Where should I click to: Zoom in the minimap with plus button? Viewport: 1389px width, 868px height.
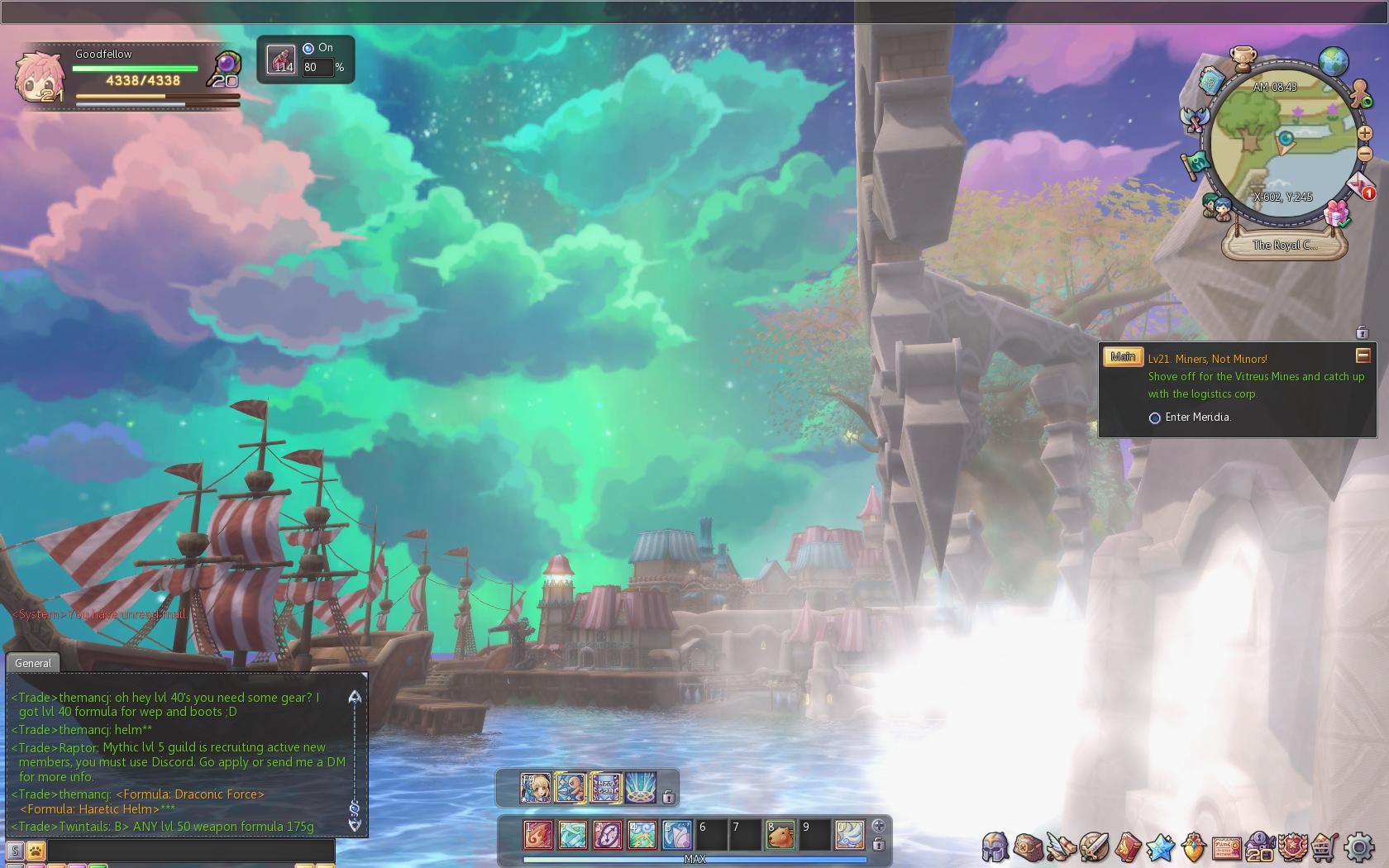pos(1364,132)
